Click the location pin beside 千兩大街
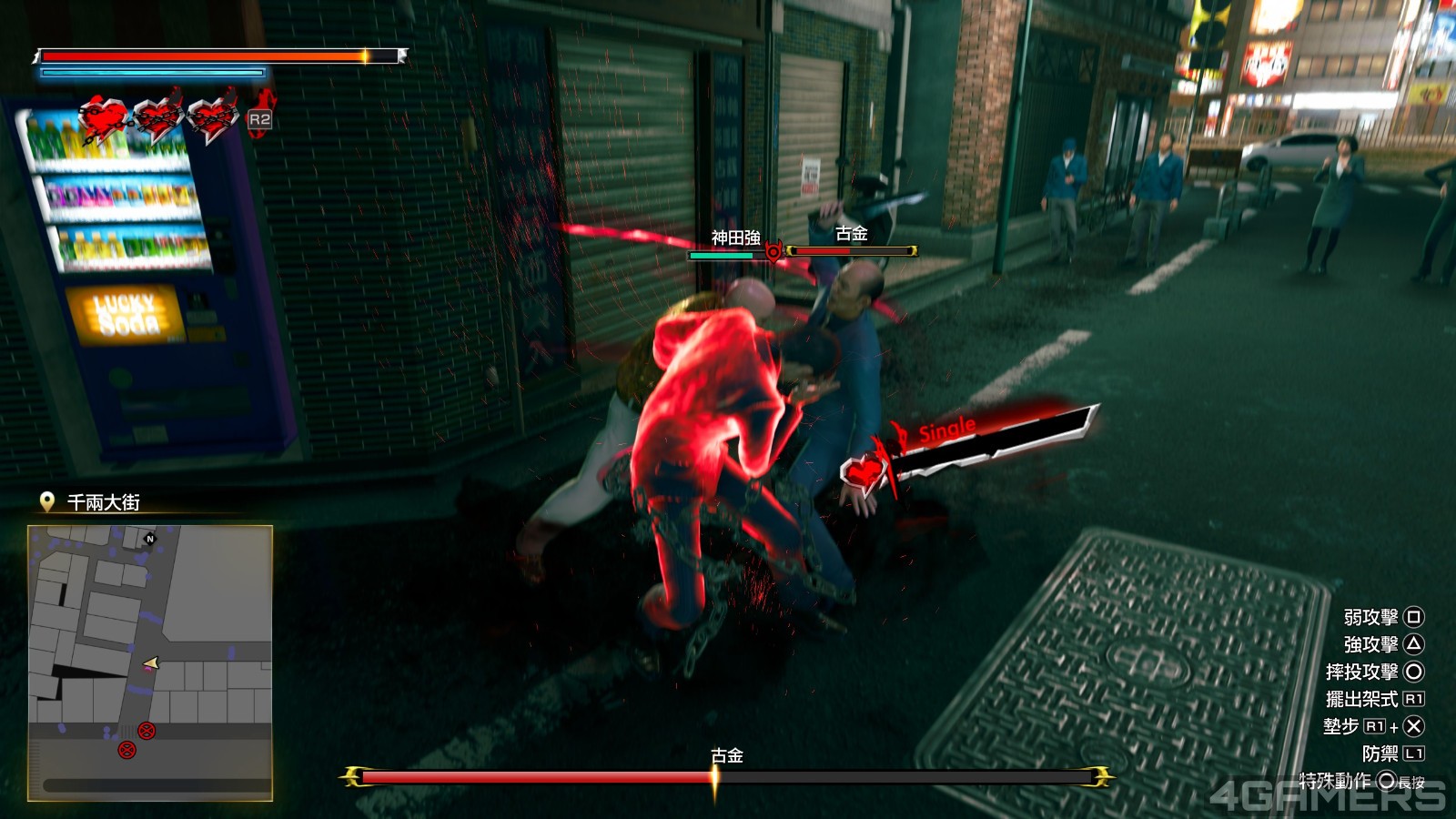This screenshot has height=819, width=1456. [x=47, y=501]
